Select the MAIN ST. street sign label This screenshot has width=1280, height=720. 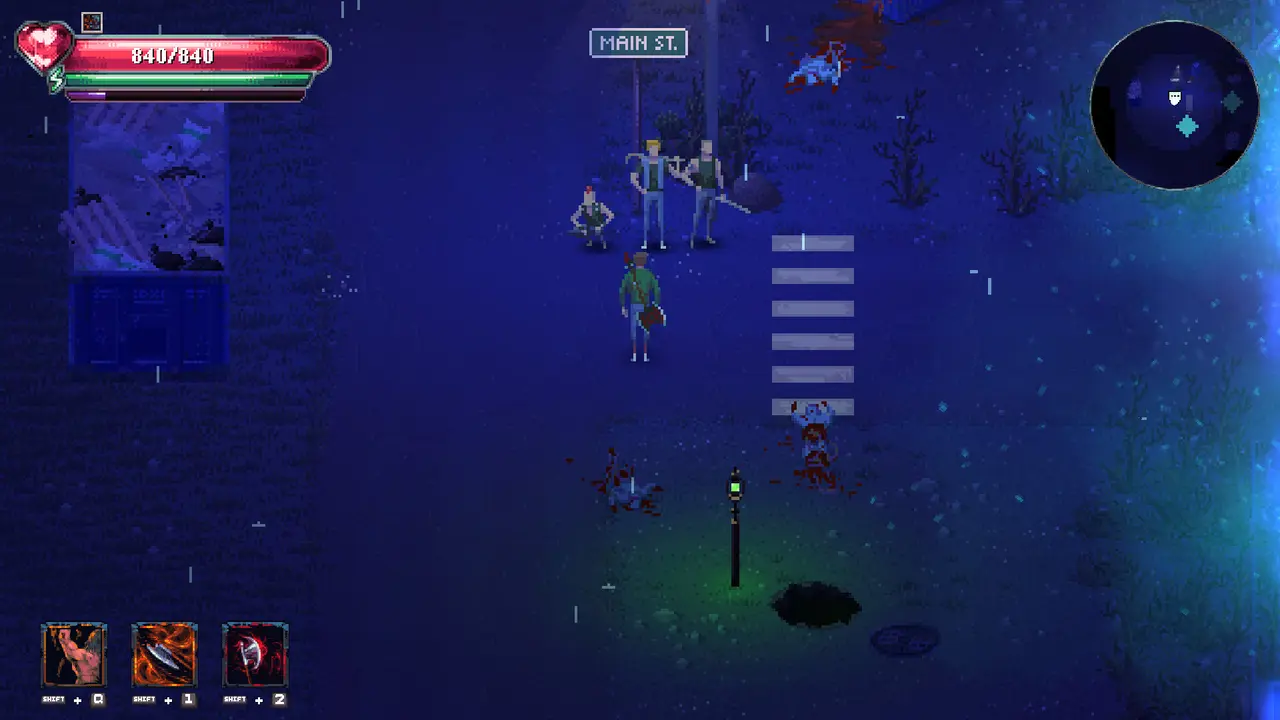(x=638, y=43)
